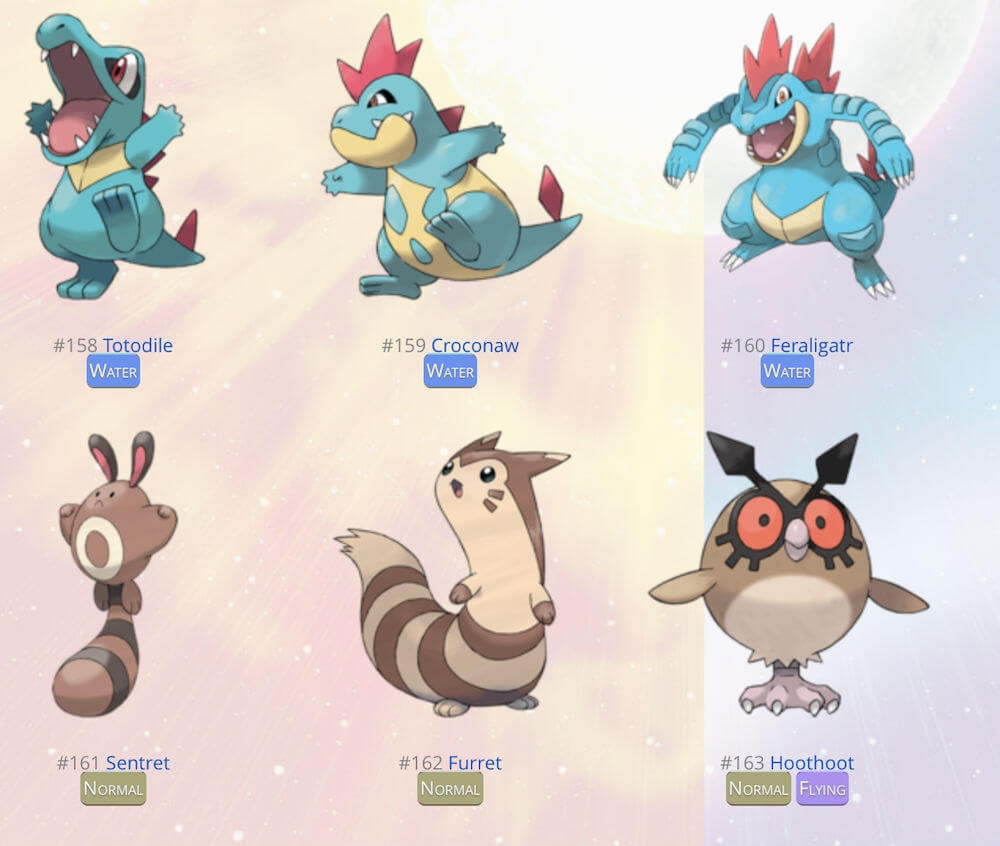Open the Croconaw name link
Viewport: 1000px width, 846px height.
coord(474,346)
